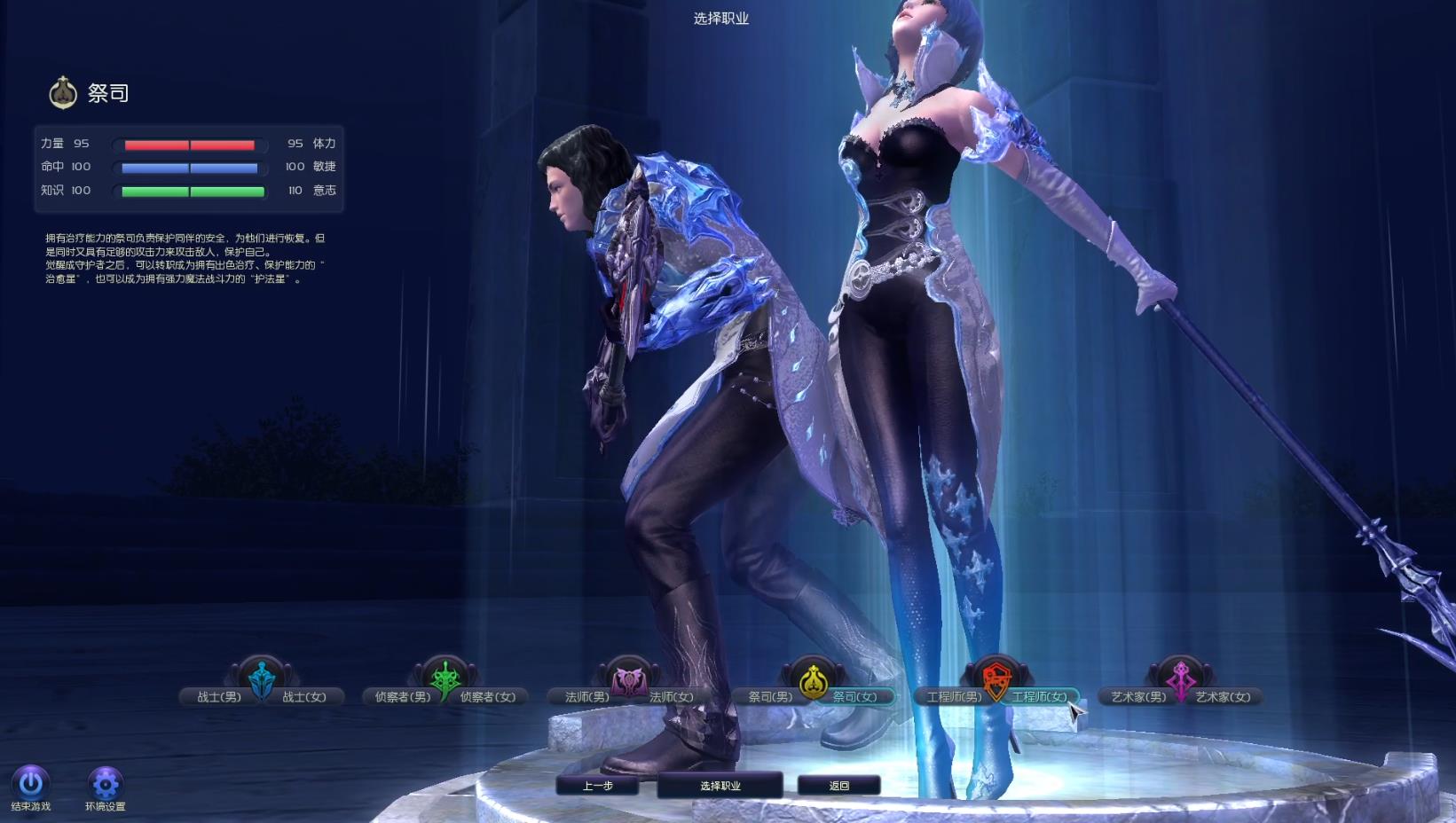Click the 返回 return button
This screenshot has height=823, width=1456.
coord(838,786)
